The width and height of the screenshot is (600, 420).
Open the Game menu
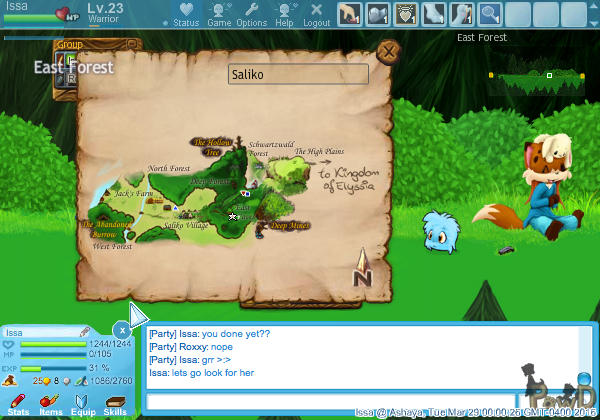pyautogui.click(x=219, y=14)
